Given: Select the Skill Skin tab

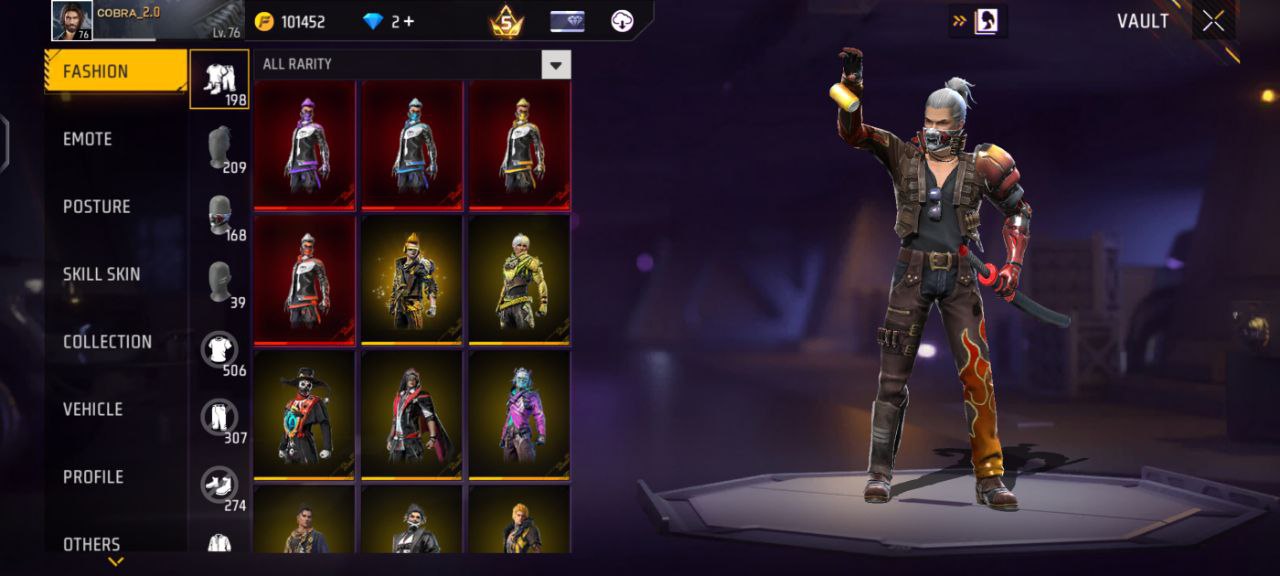Looking at the screenshot, I should (102, 274).
